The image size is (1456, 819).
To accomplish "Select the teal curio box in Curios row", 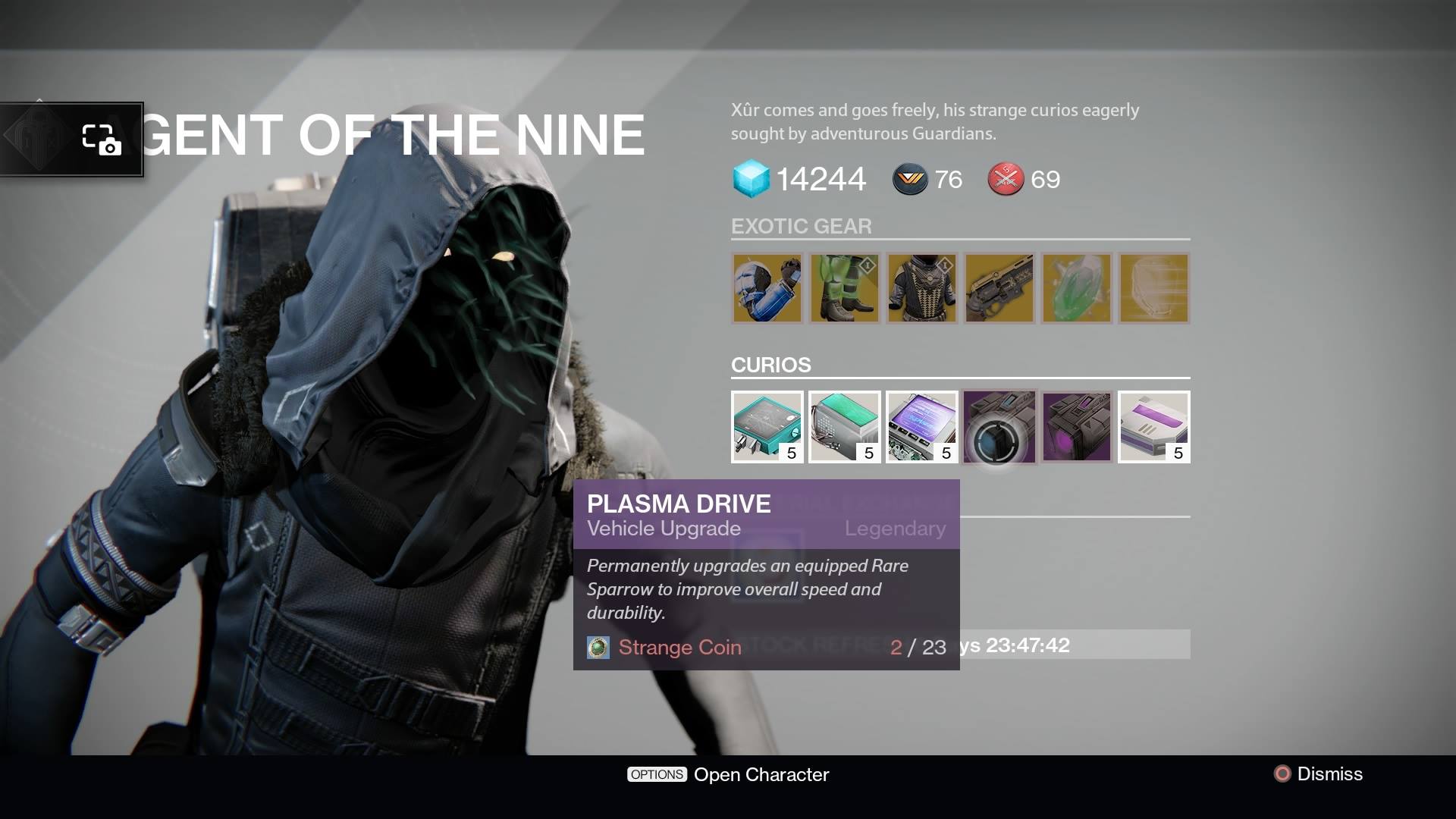I will [767, 426].
